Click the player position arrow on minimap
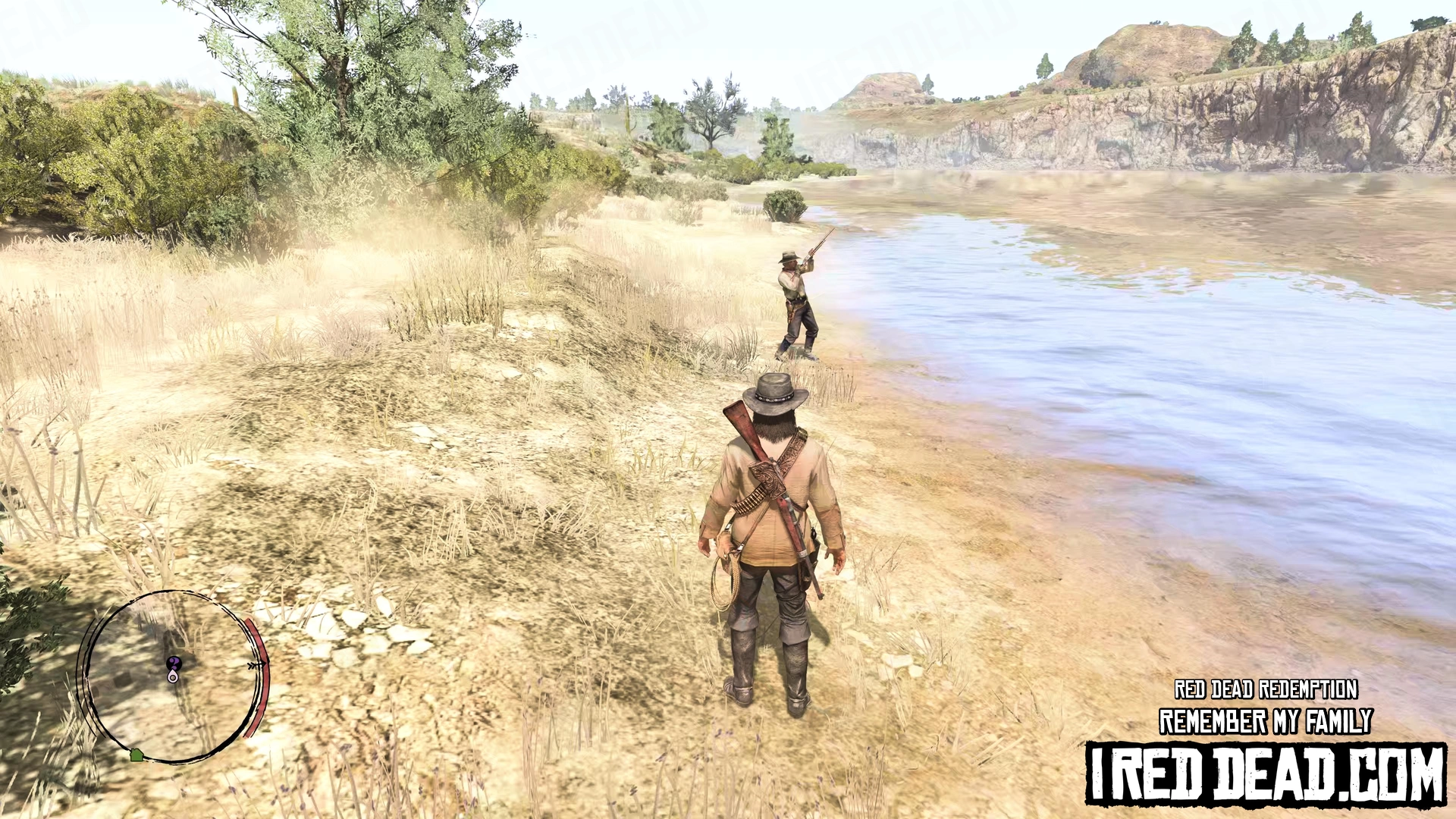This screenshot has width=1456, height=819. click(x=173, y=676)
